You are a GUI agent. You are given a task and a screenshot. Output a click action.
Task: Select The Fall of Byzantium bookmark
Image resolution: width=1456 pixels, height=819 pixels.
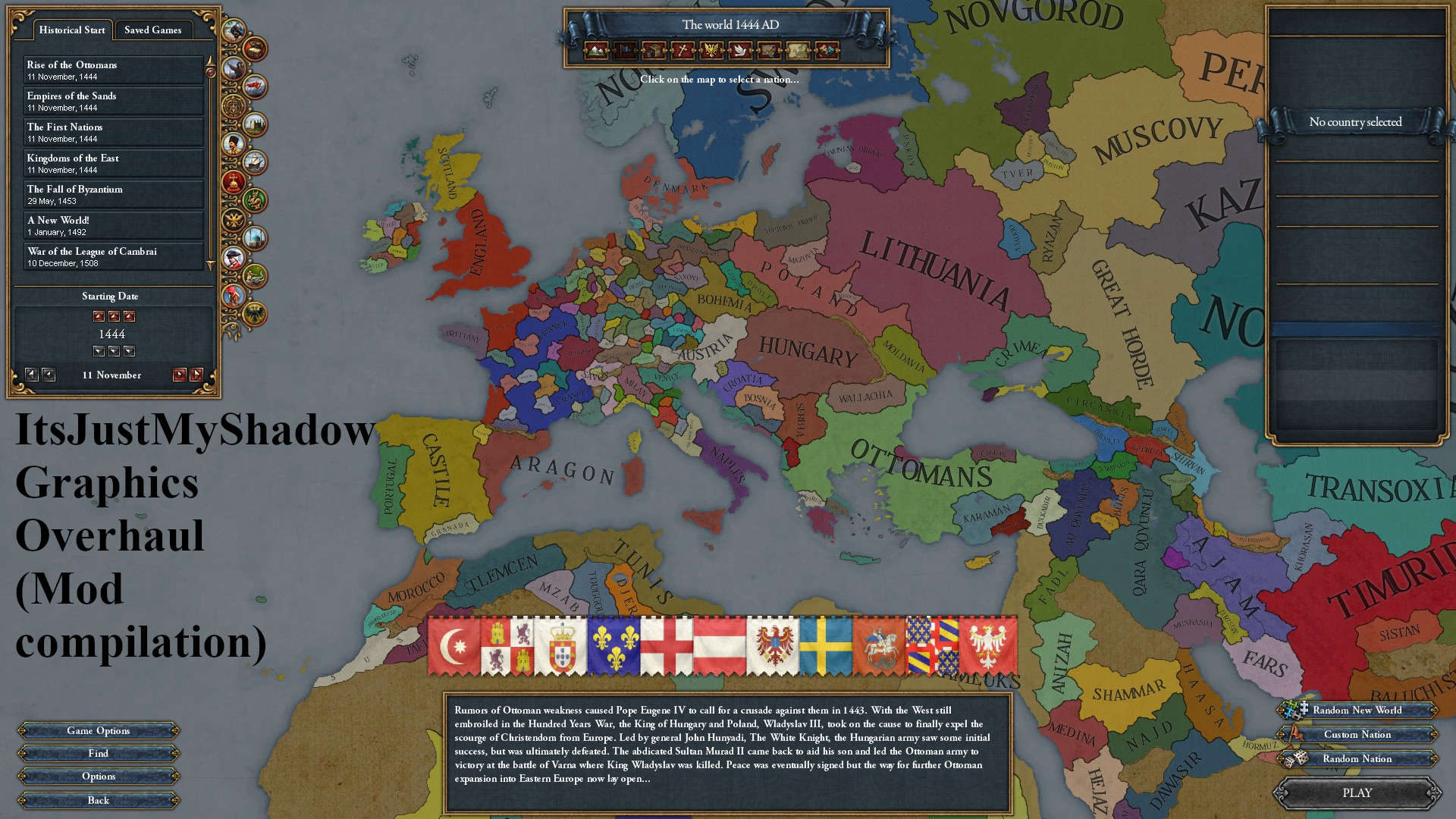tap(113, 193)
